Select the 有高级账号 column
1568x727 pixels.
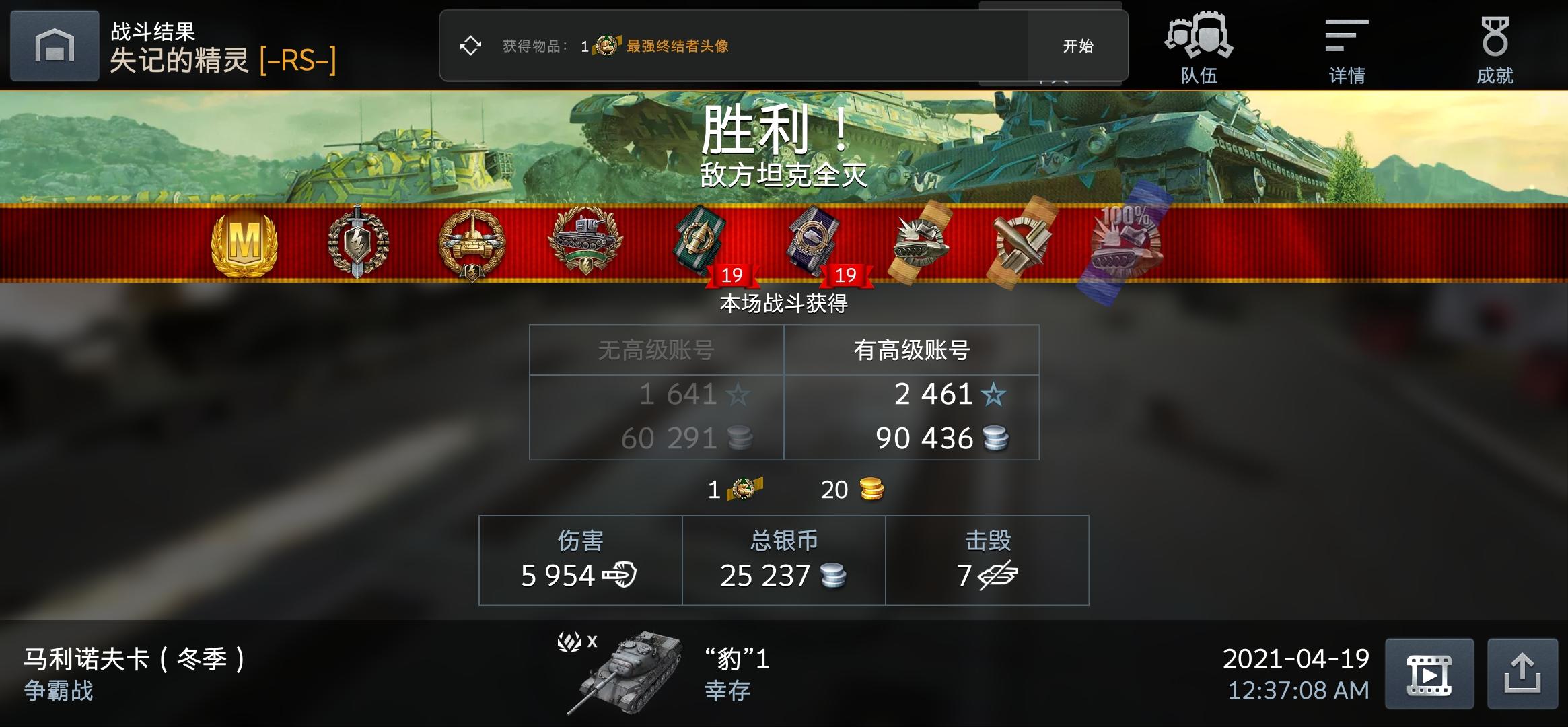click(x=912, y=350)
